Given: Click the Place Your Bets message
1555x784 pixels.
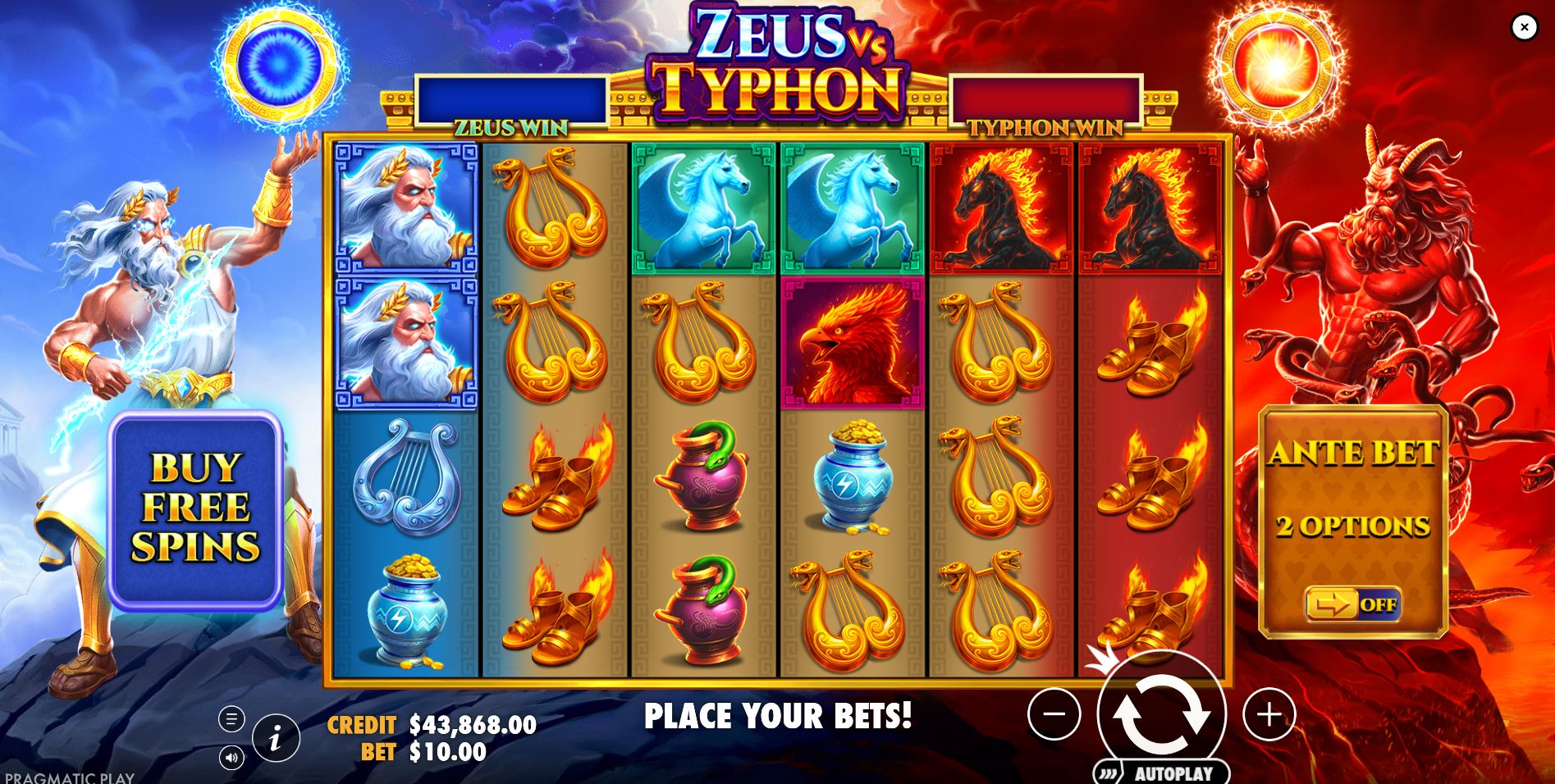Looking at the screenshot, I should pyautogui.click(x=777, y=716).
